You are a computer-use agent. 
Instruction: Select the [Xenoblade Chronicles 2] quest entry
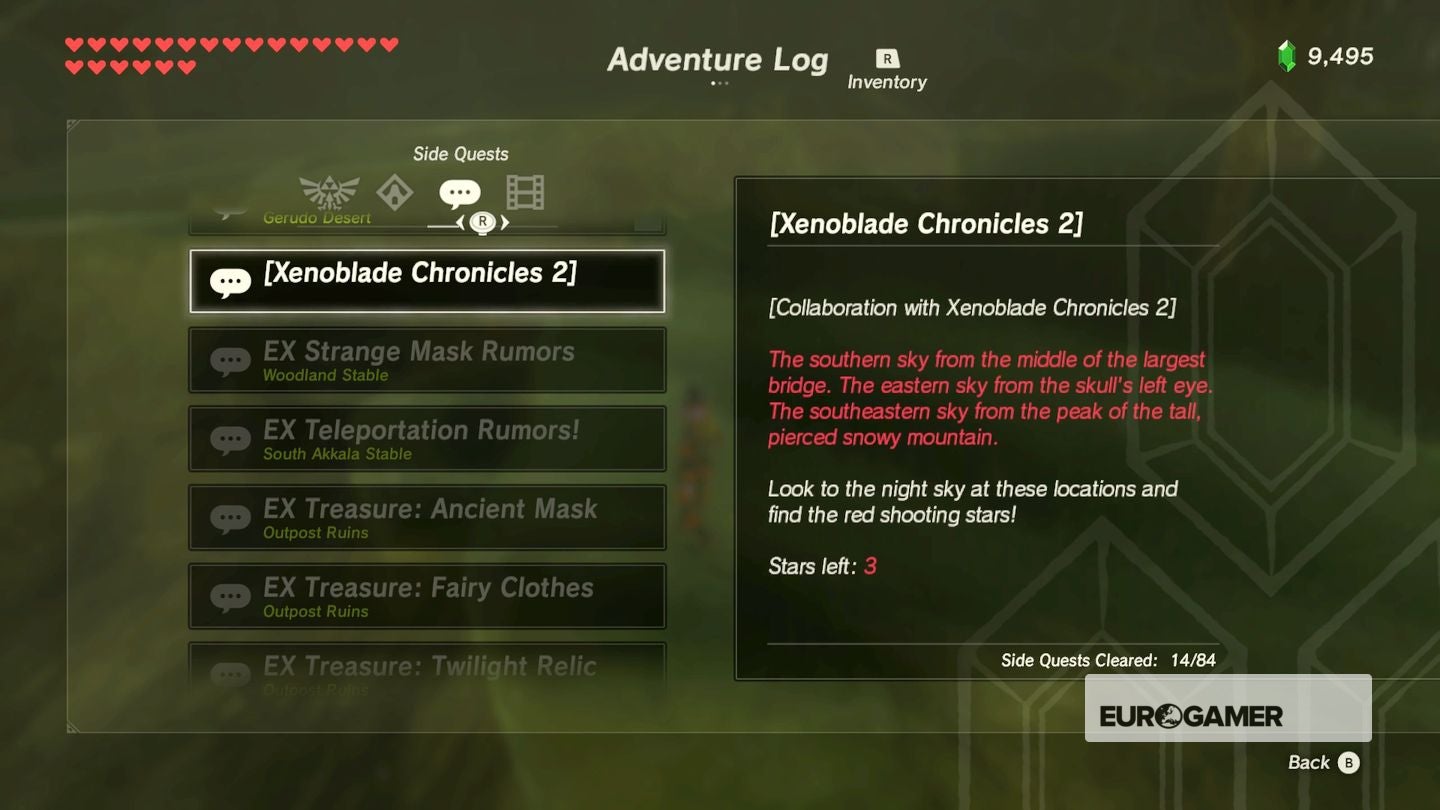point(427,281)
